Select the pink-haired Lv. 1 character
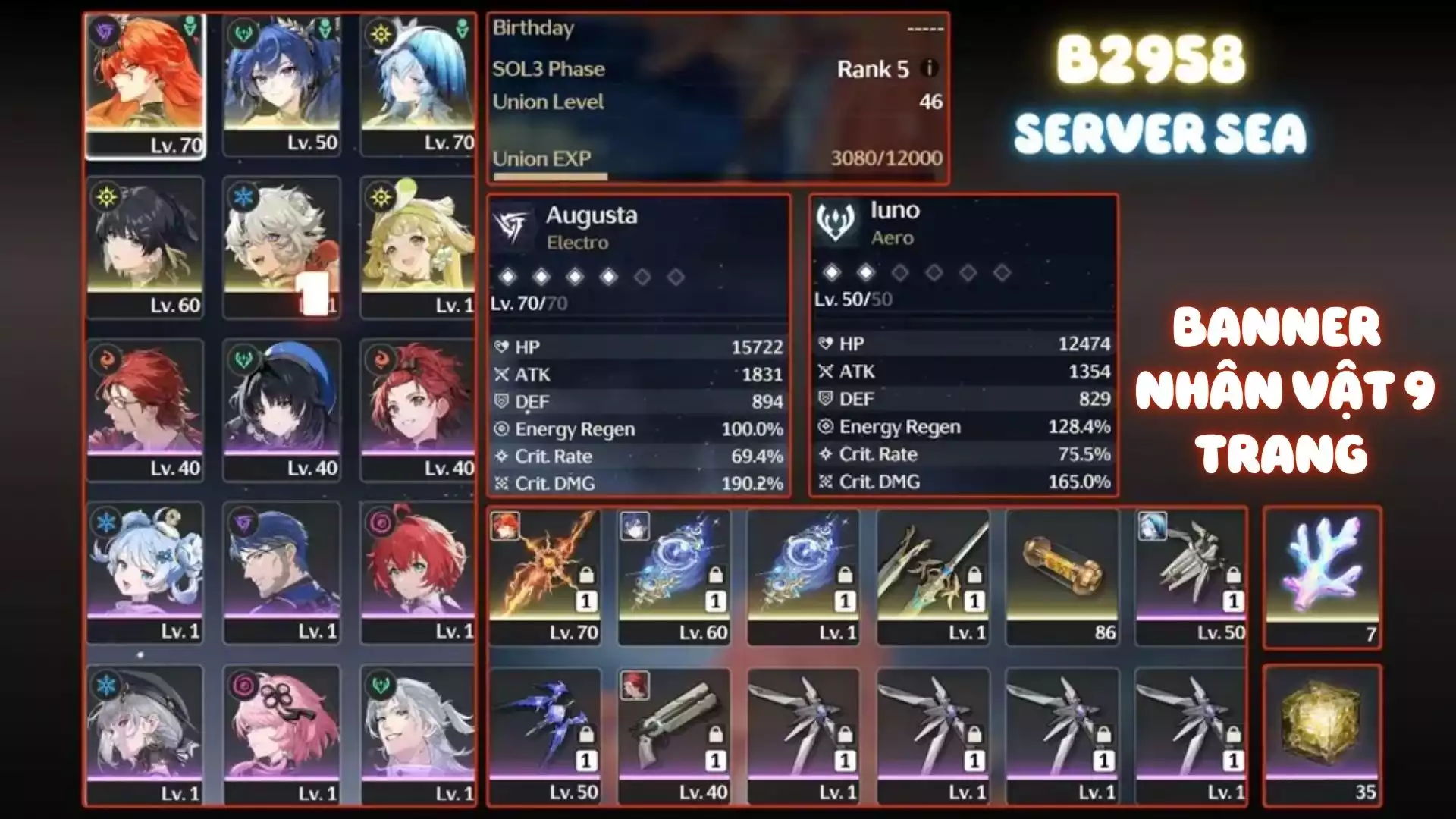Image resolution: width=1456 pixels, height=819 pixels. [x=282, y=735]
